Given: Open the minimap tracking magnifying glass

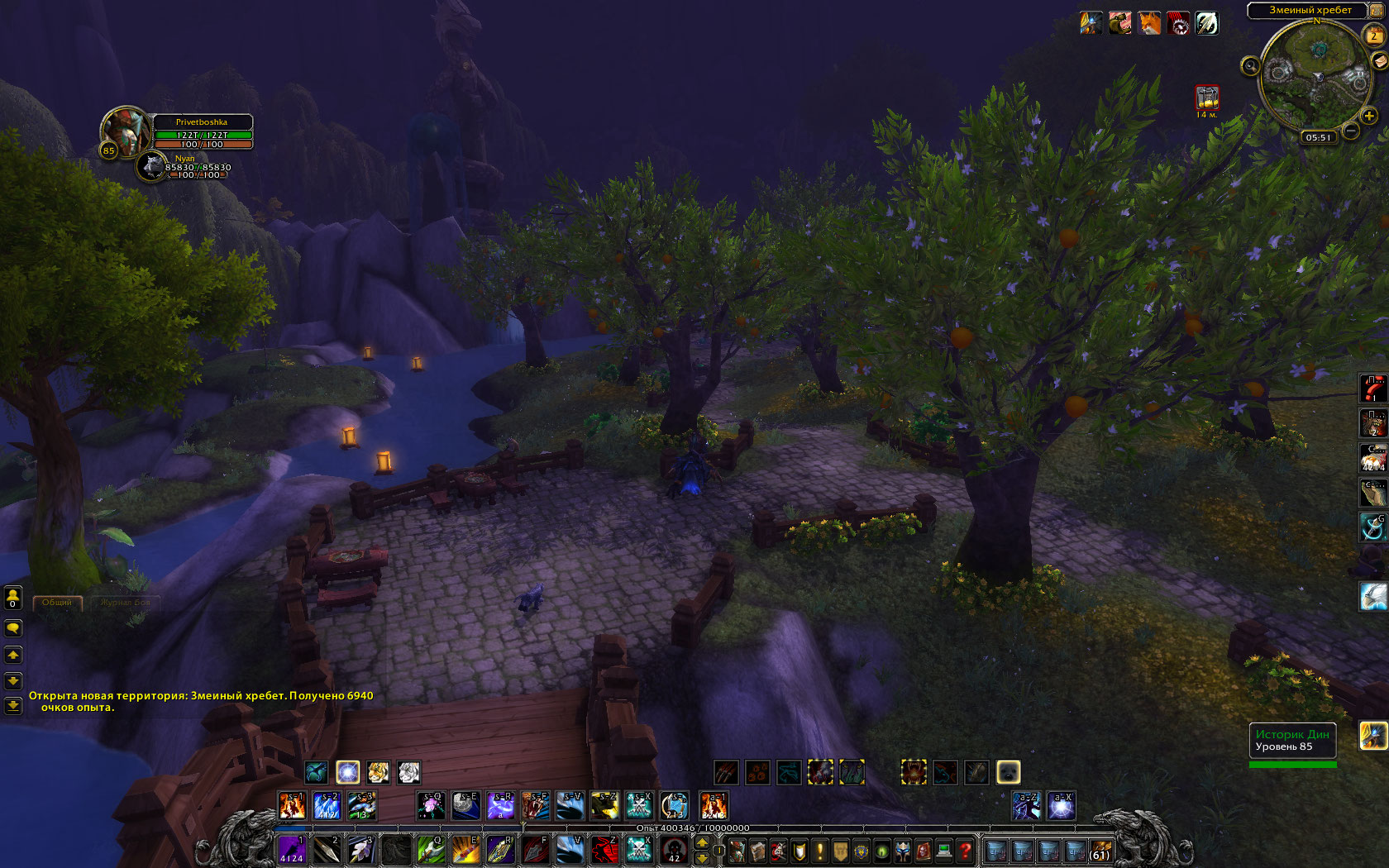Looking at the screenshot, I should point(1250,66).
